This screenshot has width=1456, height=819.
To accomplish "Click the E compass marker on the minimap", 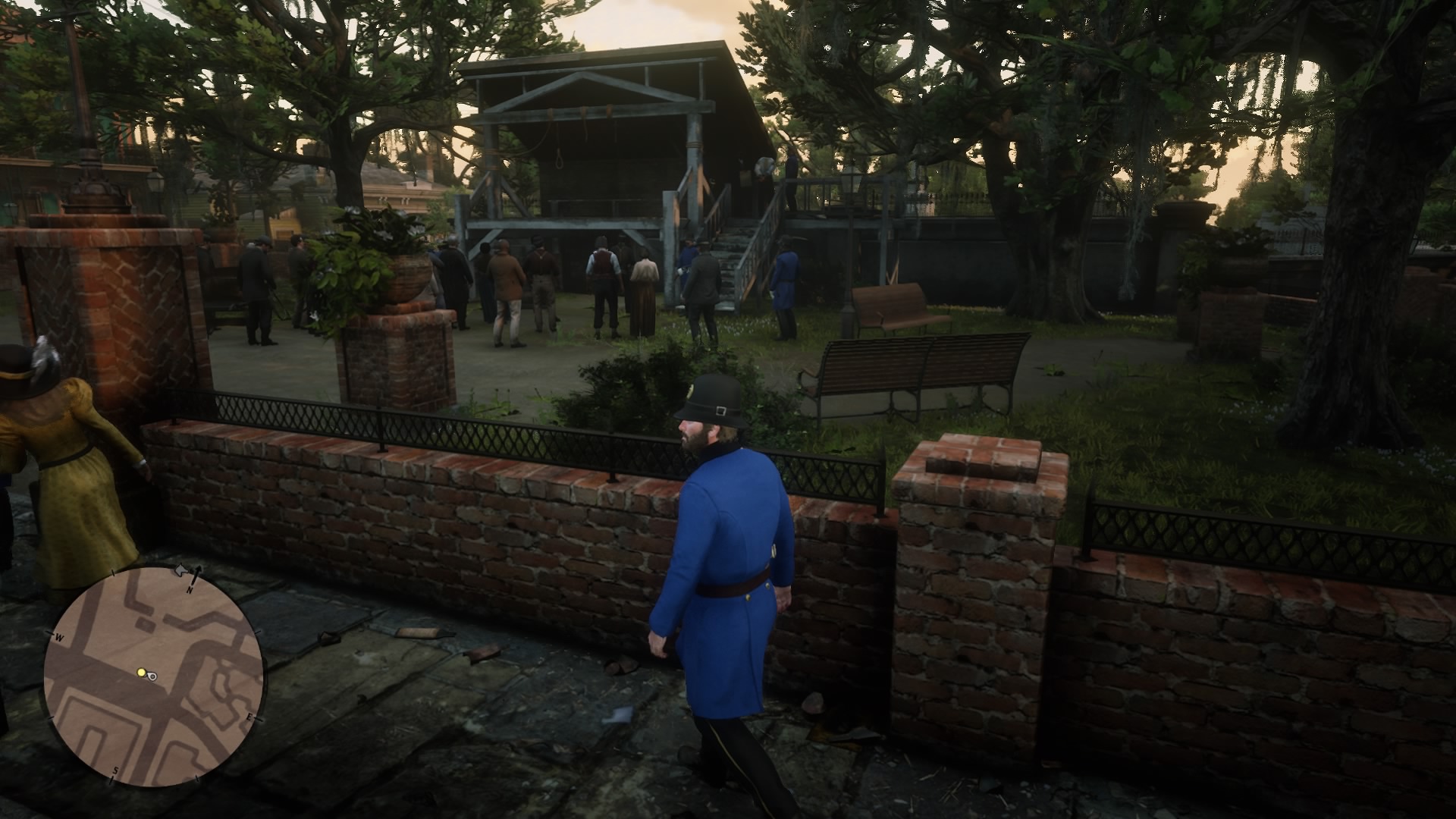I will click(250, 717).
